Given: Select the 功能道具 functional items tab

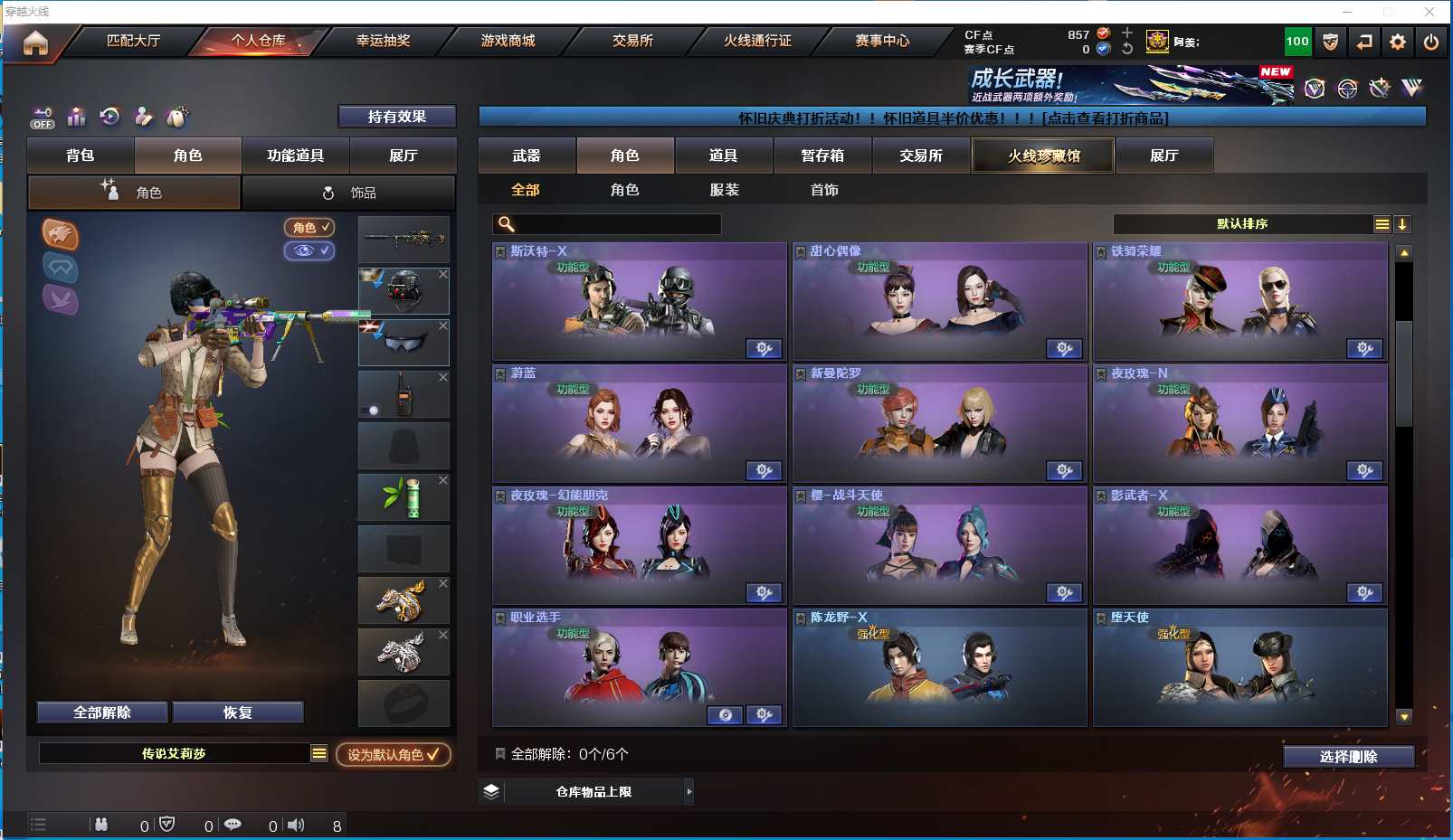Looking at the screenshot, I should [x=295, y=156].
